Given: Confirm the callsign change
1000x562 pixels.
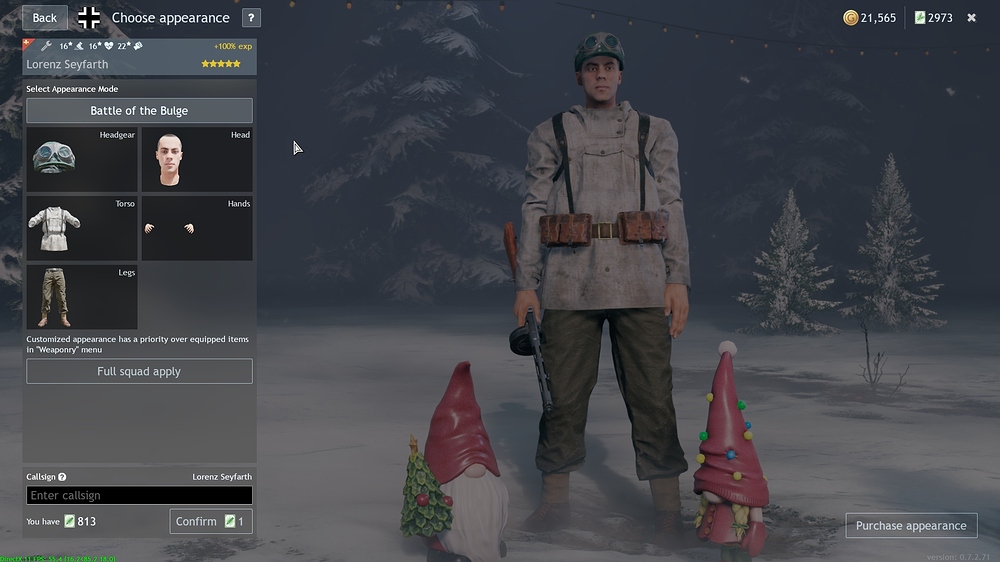Looking at the screenshot, I should click(x=210, y=521).
